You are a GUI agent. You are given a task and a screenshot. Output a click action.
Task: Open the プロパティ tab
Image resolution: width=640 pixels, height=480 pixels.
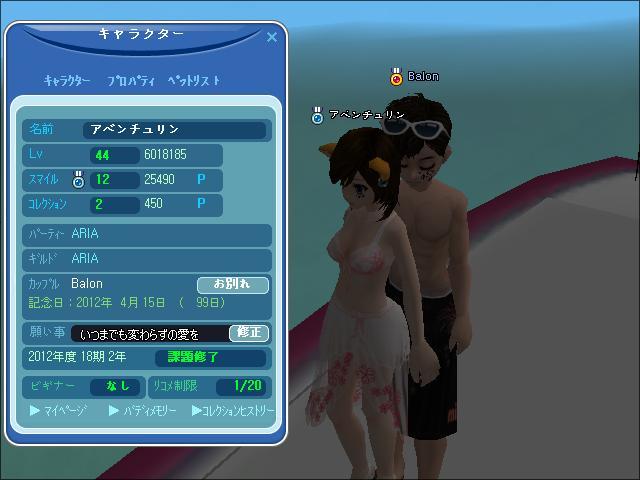click(x=128, y=81)
